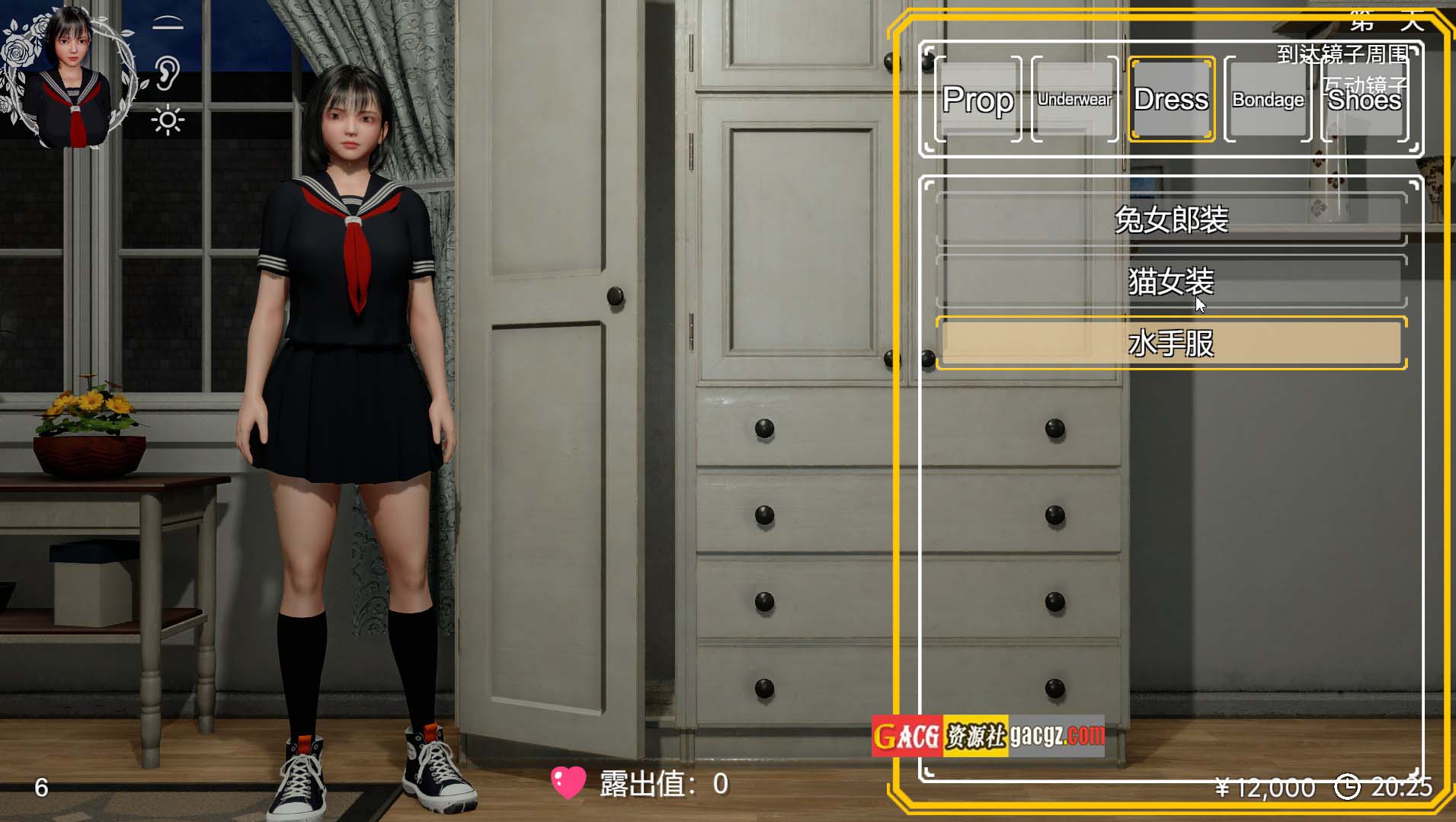Image resolution: width=1456 pixels, height=822 pixels.
Task: Choose the 兔女郎装 outfit entry
Action: click(x=1171, y=219)
